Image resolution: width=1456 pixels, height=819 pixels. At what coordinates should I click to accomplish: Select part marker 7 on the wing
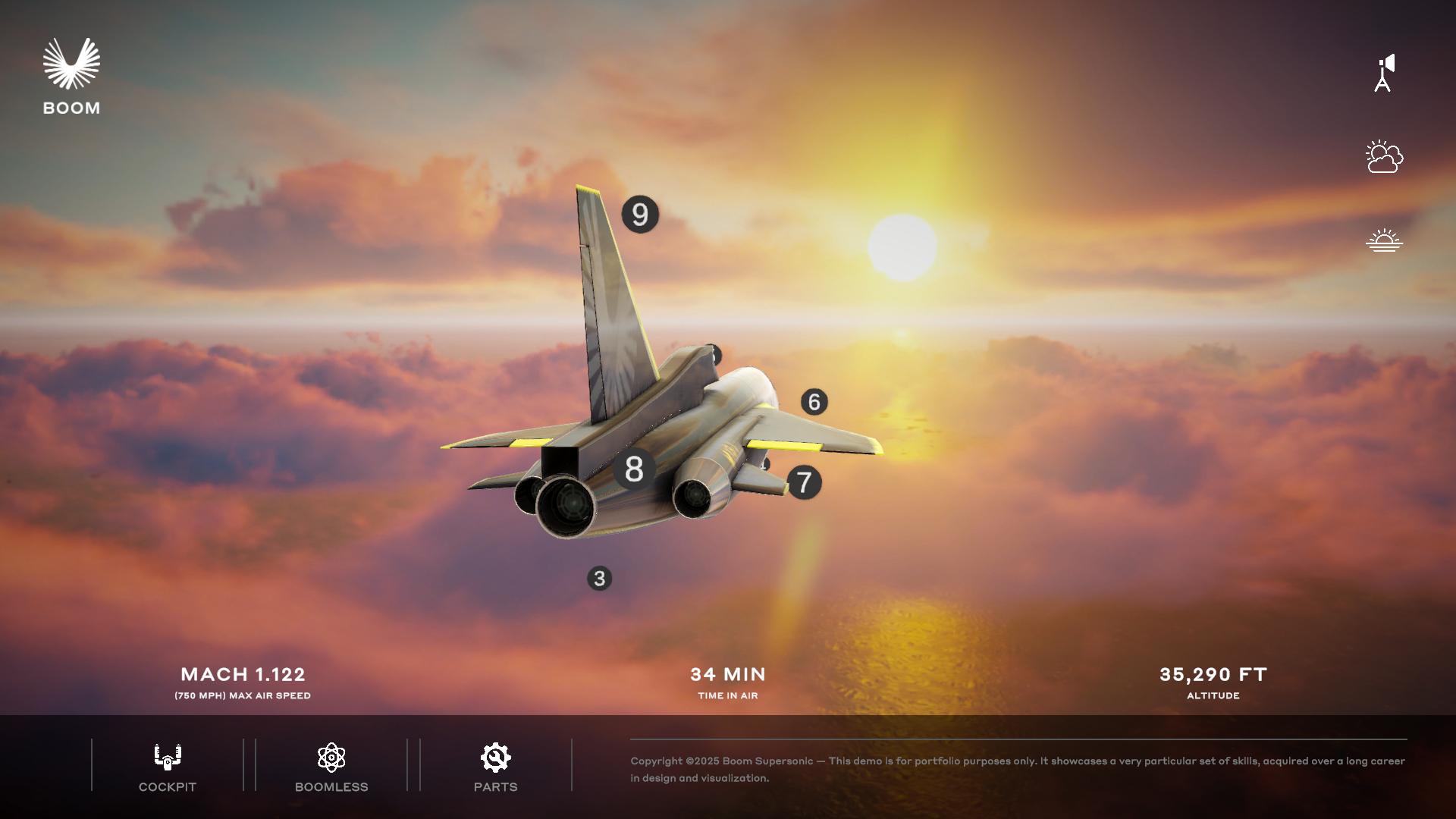tap(805, 482)
